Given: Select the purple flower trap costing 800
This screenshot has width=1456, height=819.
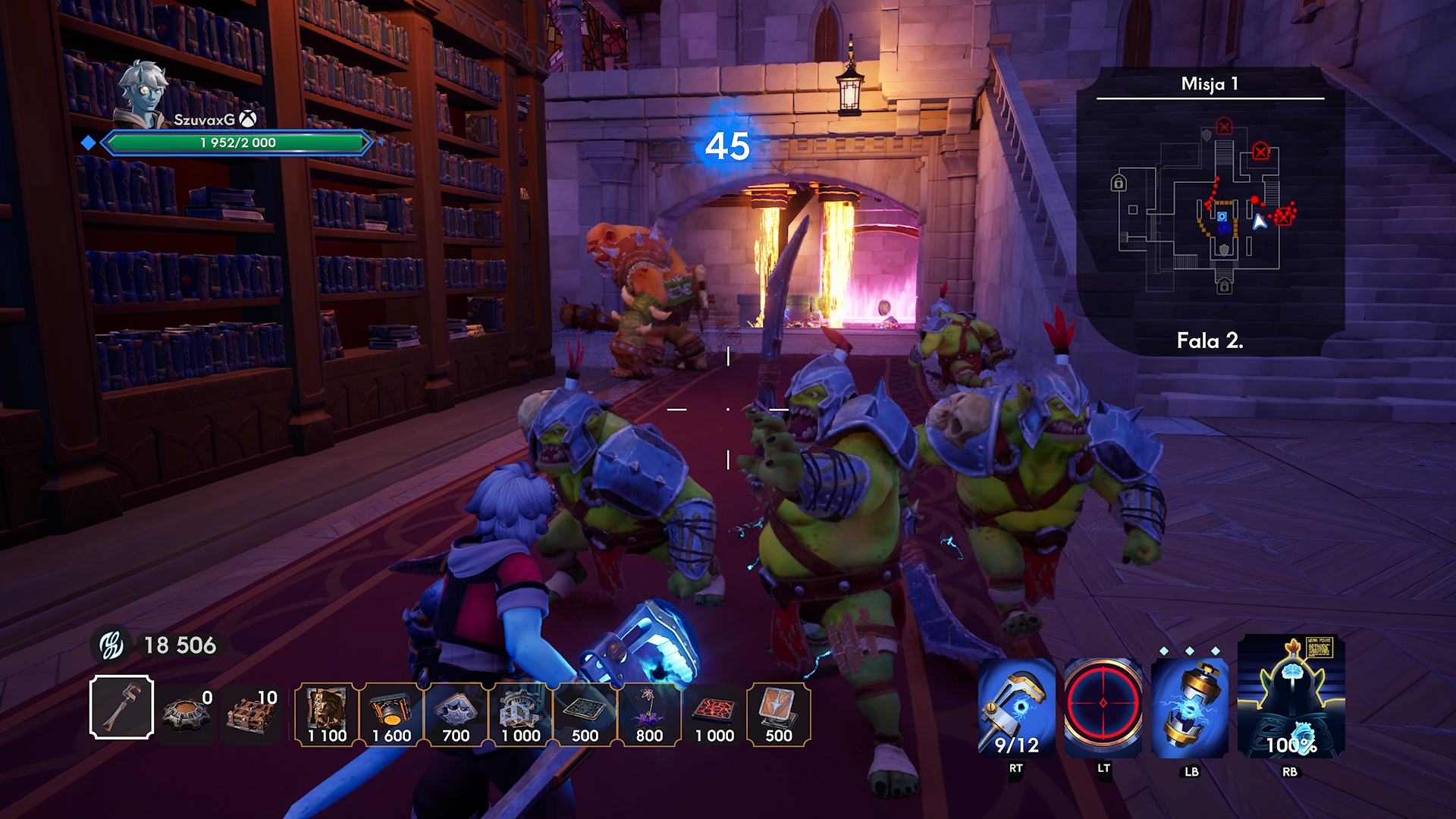Looking at the screenshot, I should [x=649, y=714].
